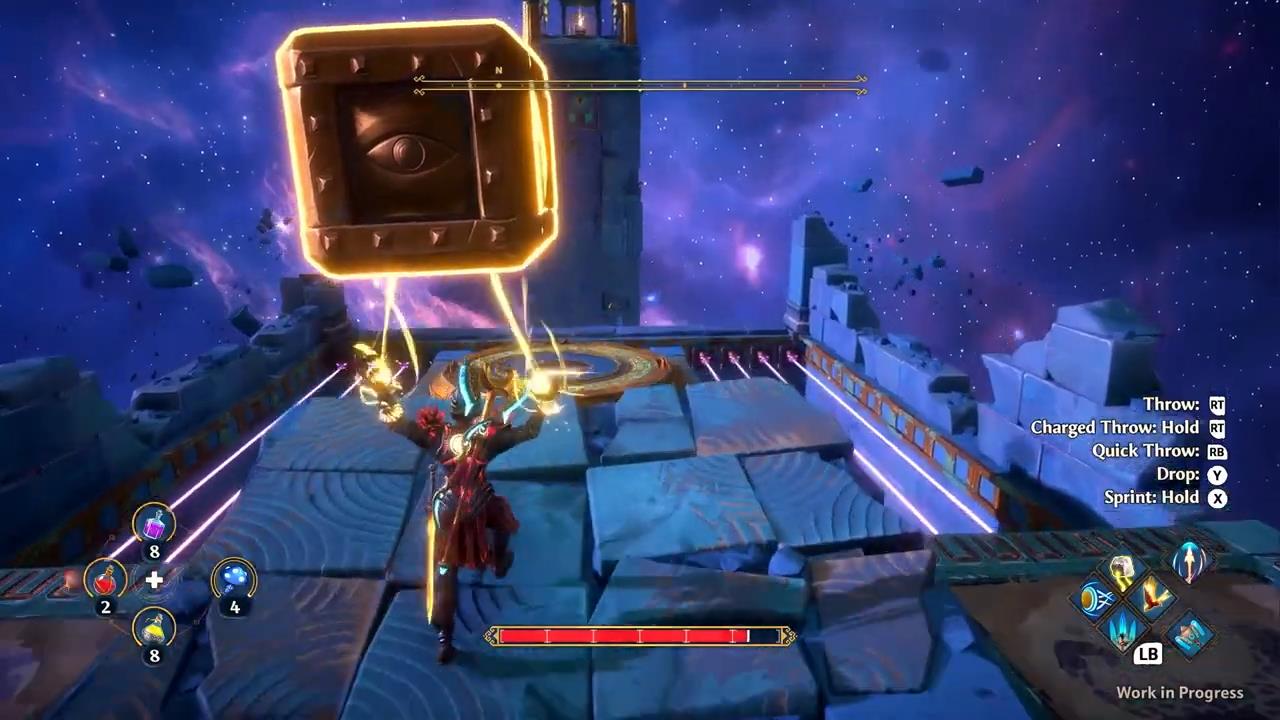
Task: Select the upward arrow ability icon
Action: (1190, 560)
